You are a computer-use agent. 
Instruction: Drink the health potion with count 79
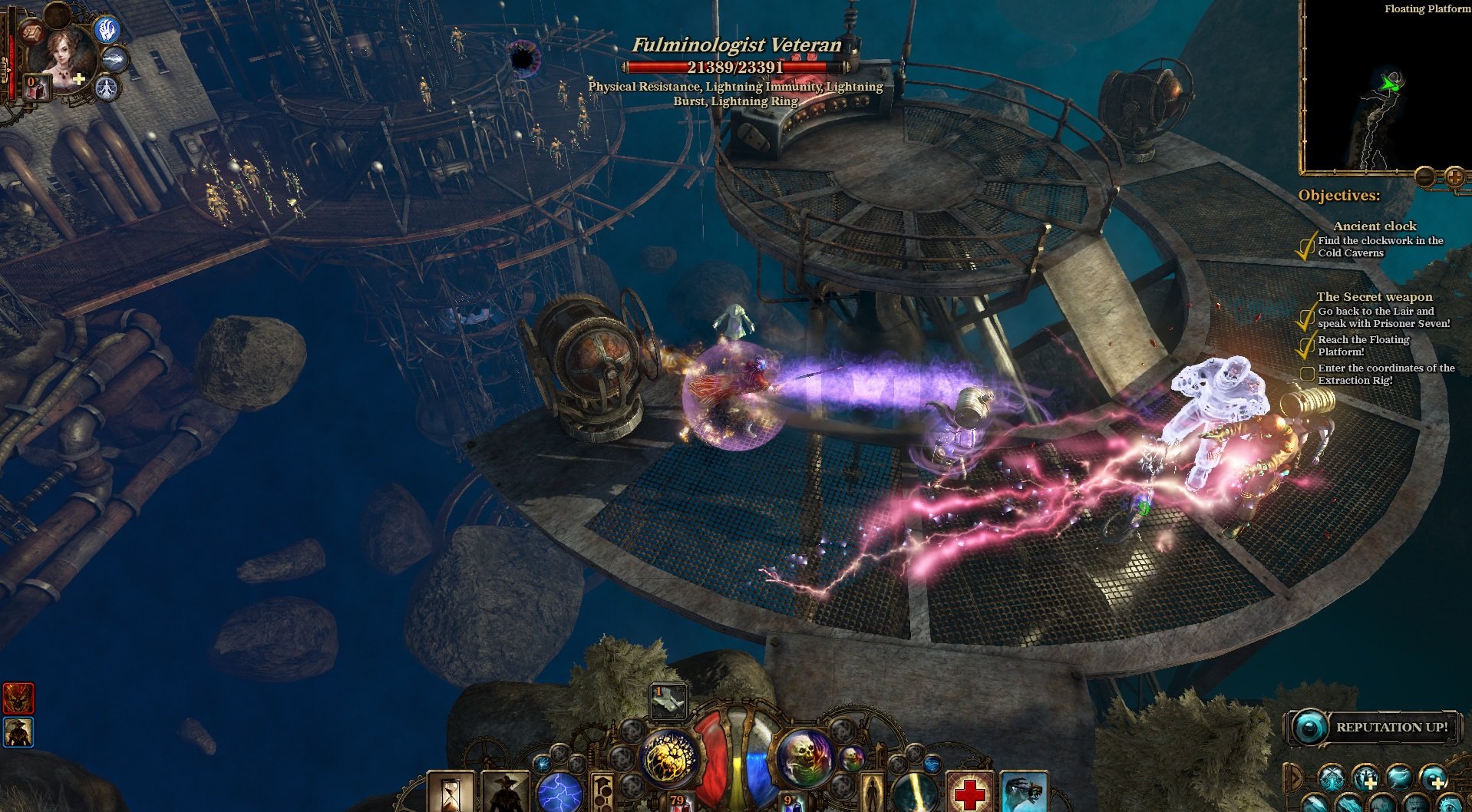(677, 801)
